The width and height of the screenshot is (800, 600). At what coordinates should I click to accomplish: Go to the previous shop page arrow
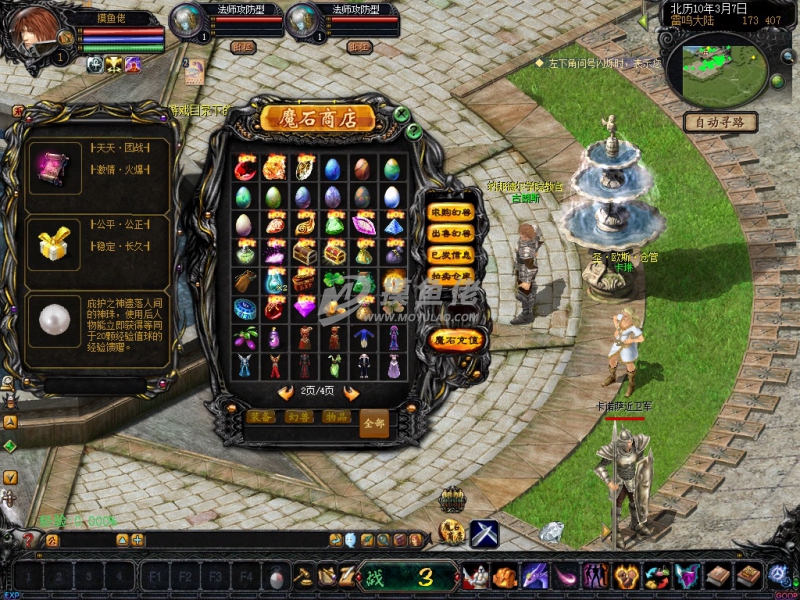tap(286, 393)
